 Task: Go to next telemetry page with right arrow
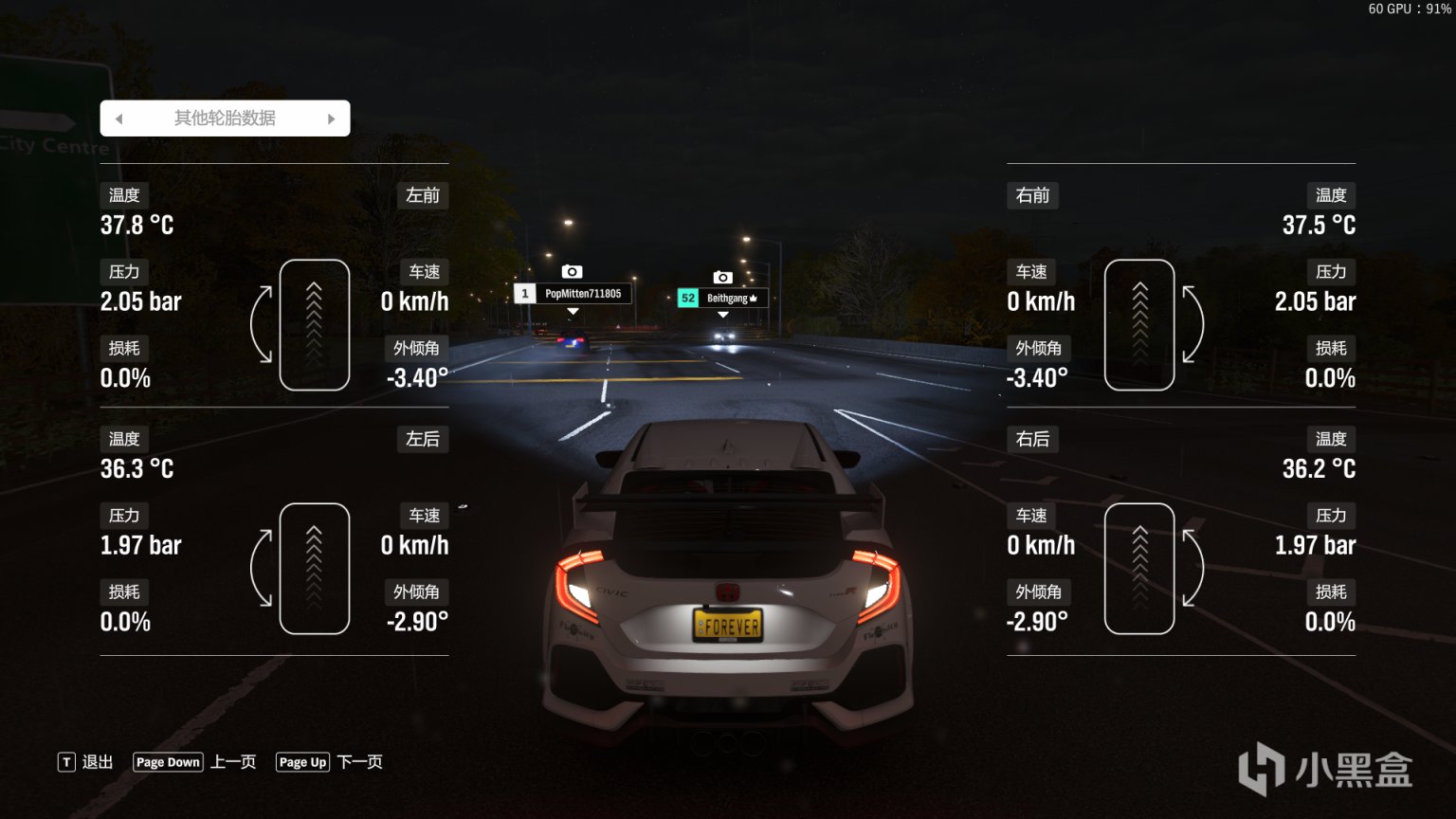click(331, 118)
